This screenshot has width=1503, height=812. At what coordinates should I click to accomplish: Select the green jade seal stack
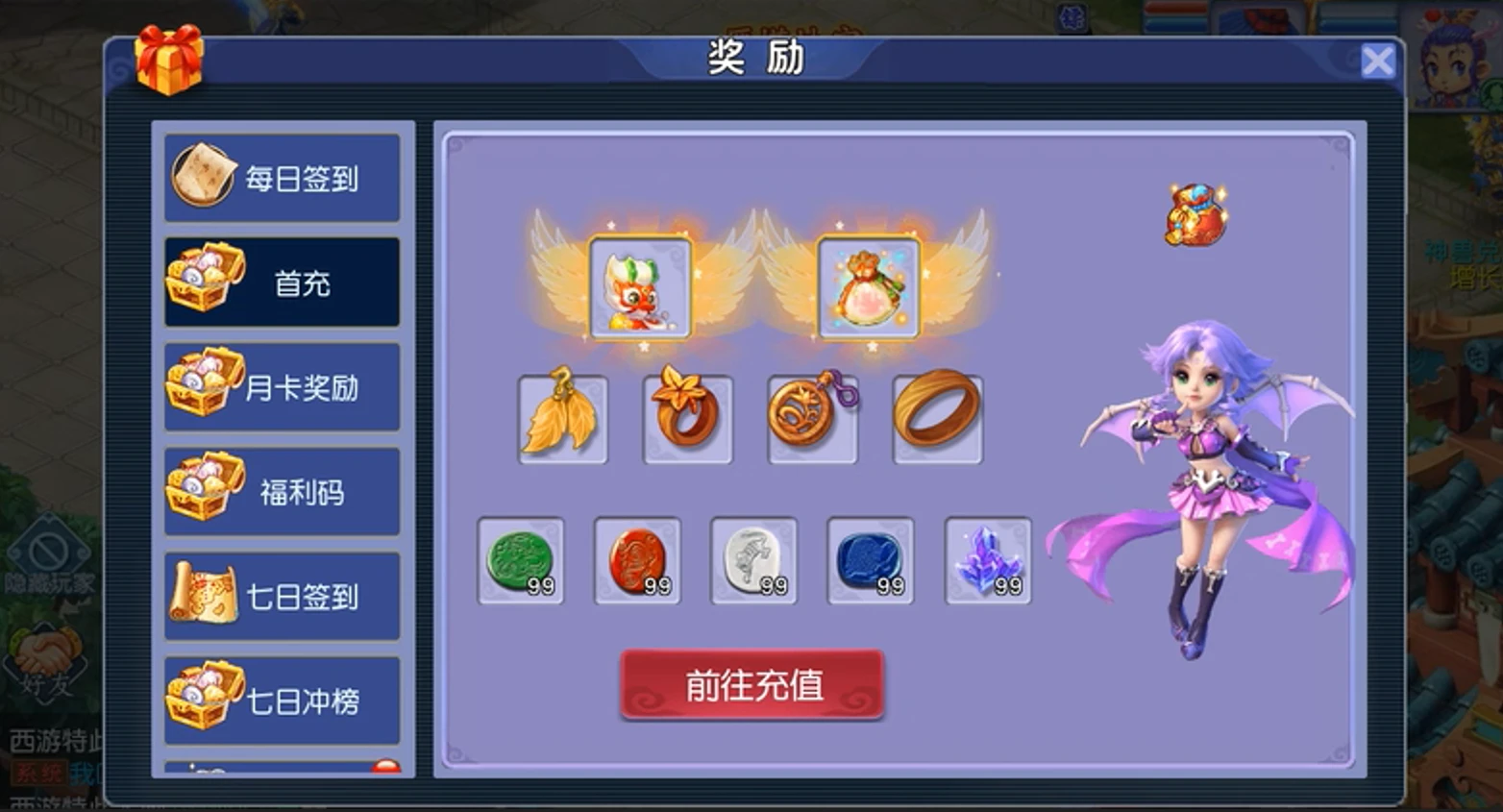pos(520,560)
